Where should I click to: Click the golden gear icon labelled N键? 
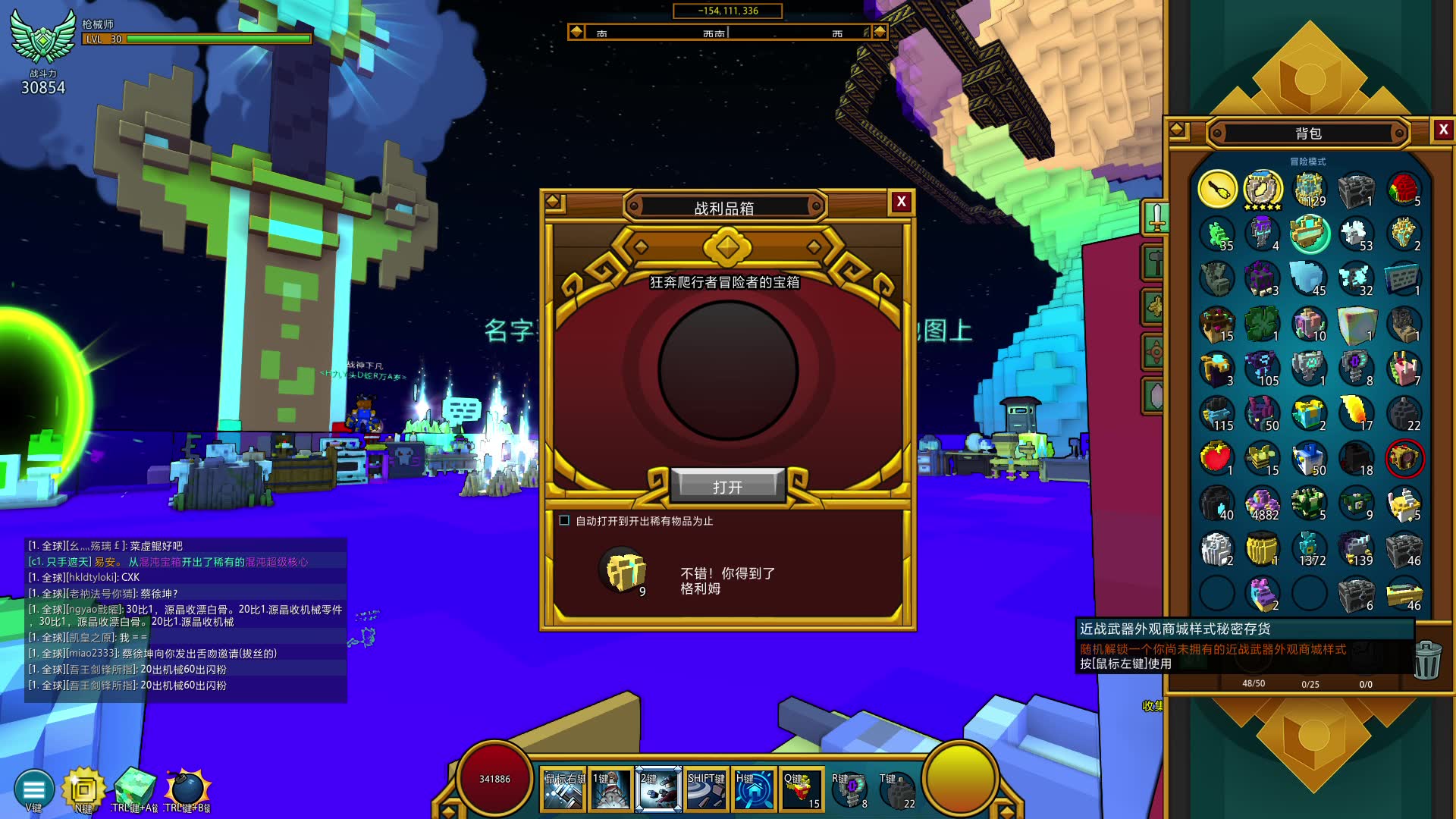tap(83, 789)
